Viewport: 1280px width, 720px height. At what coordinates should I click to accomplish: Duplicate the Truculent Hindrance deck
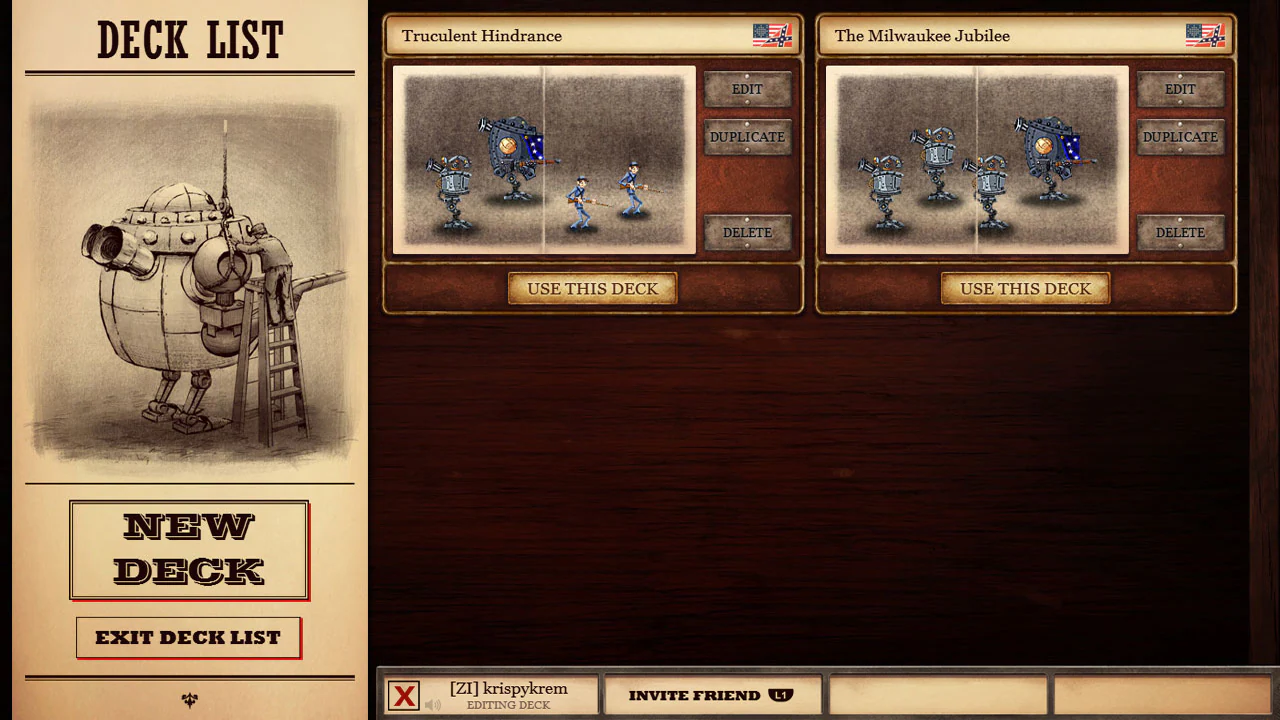pyautogui.click(x=747, y=137)
